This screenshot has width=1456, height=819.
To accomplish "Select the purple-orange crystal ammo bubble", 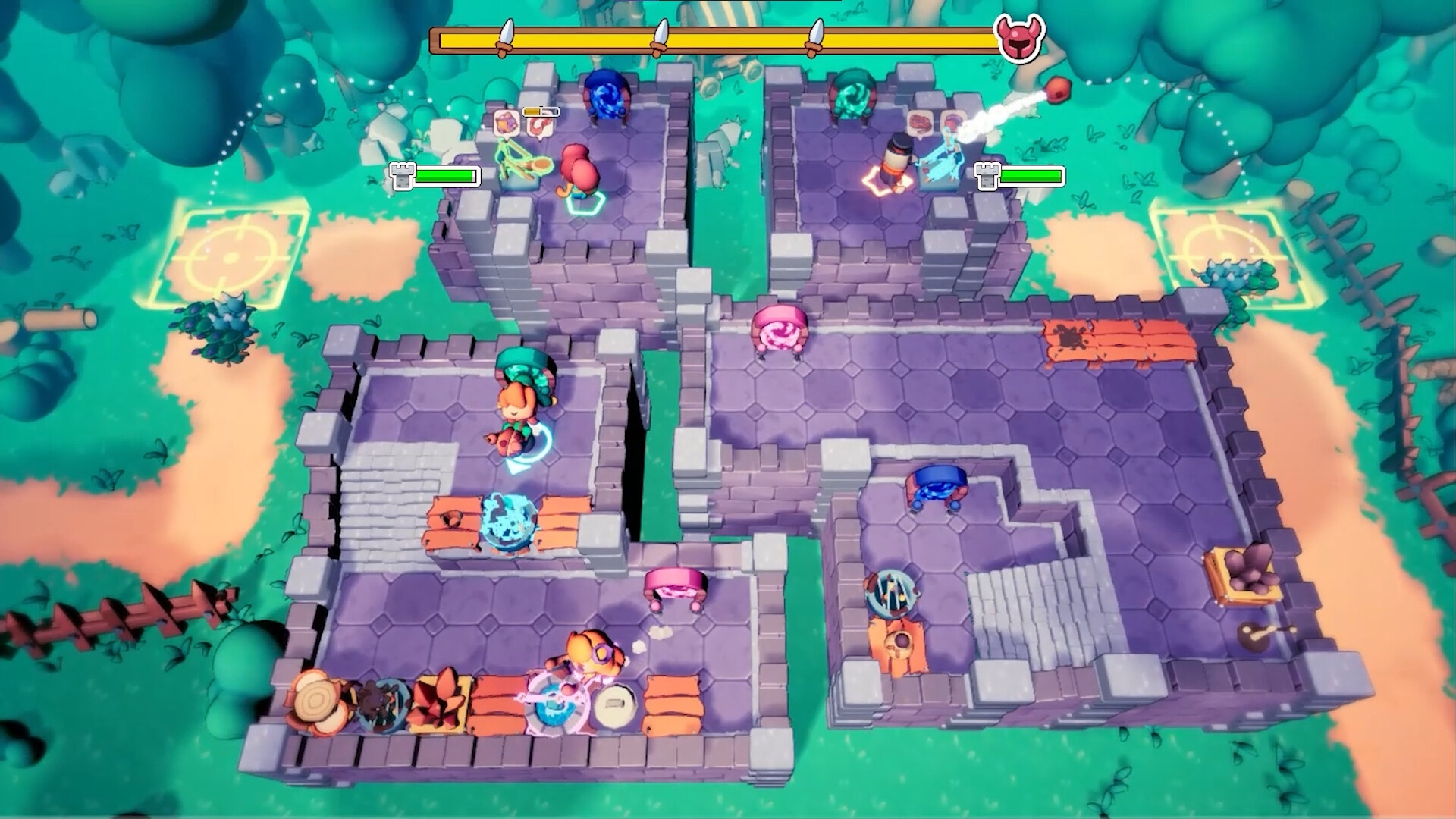I will click(504, 121).
